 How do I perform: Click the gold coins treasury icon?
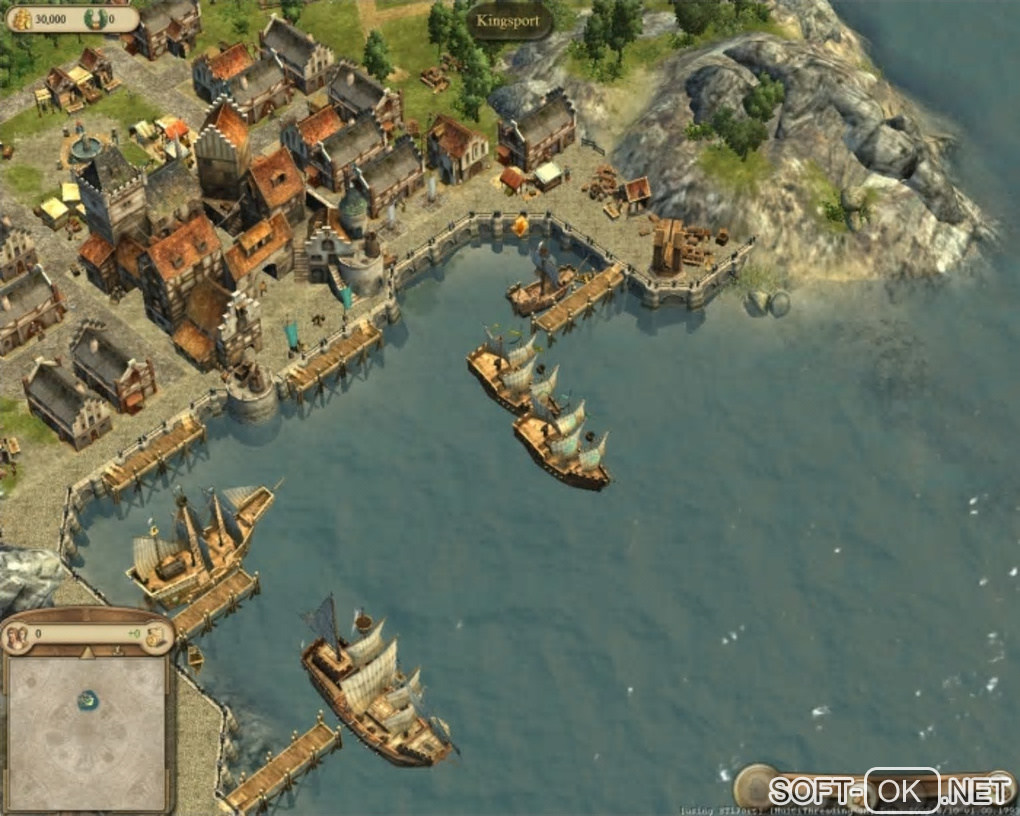(20, 18)
